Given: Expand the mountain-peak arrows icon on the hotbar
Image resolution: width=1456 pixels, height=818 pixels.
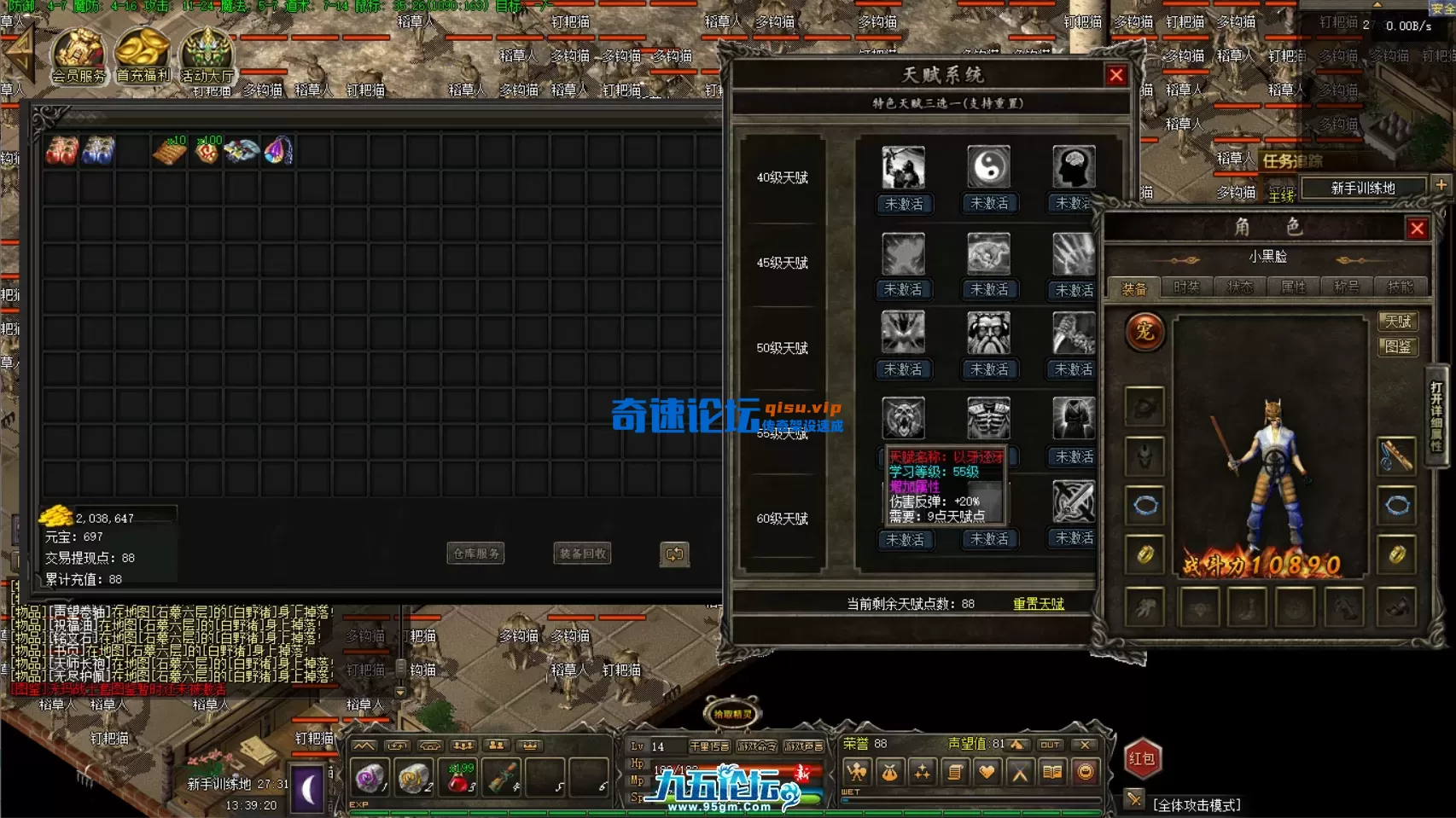Looking at the screenshot, I should pyautogui.click(x=365, y=744).
